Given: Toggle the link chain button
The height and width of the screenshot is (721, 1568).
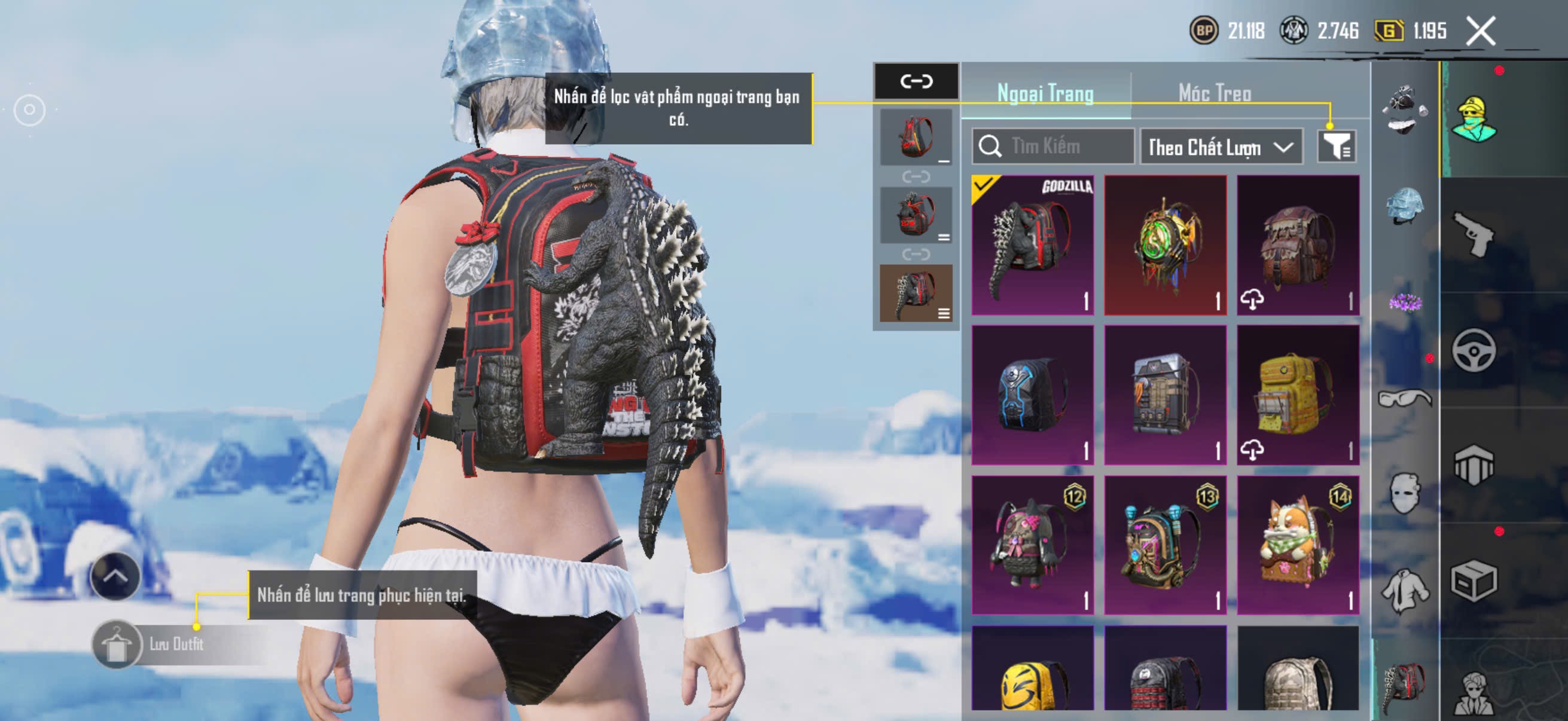Looking at the screenshot, I should pos(916,81).
